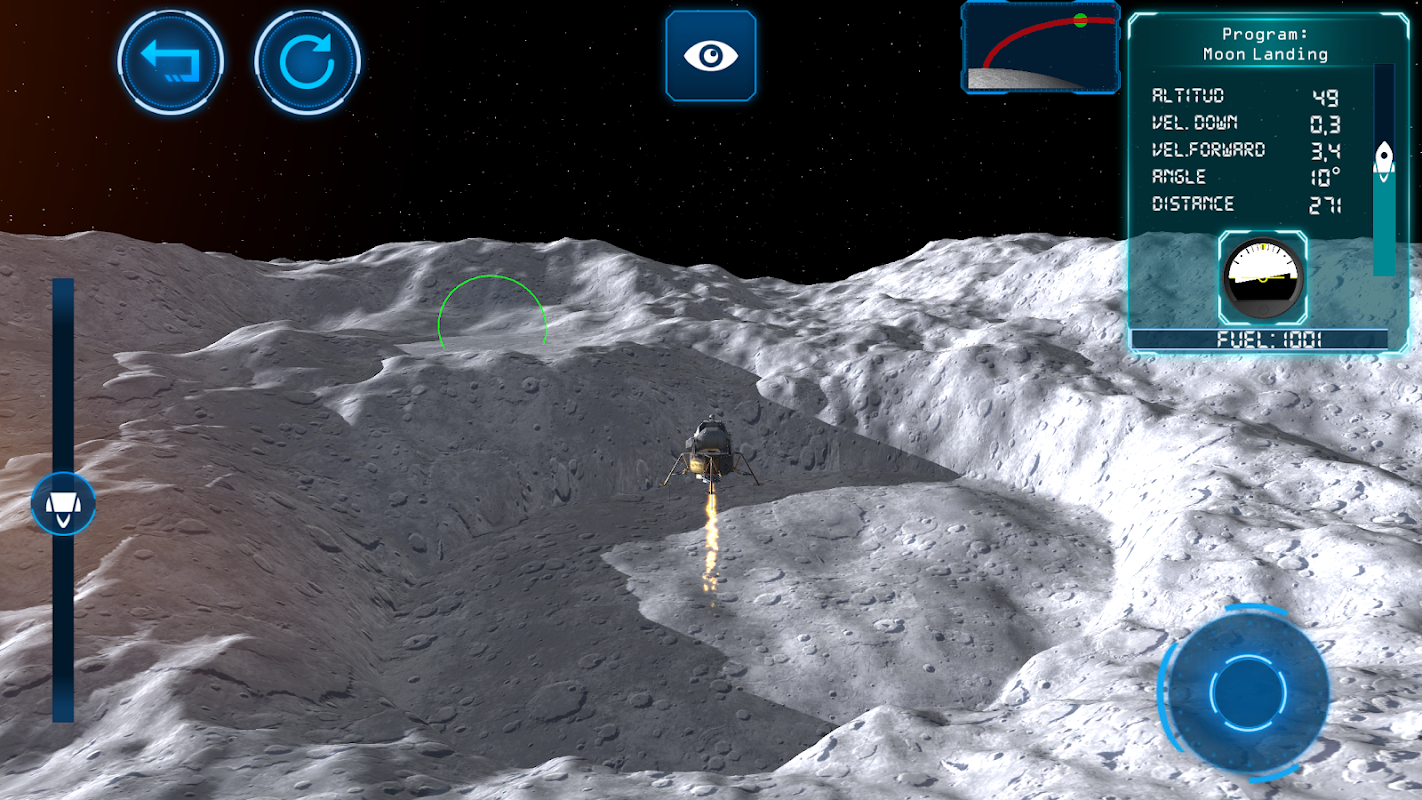Viewport: 1422px width, 800px height.
Task: Tap the steering joystick control
Action: pos(1247,691)
